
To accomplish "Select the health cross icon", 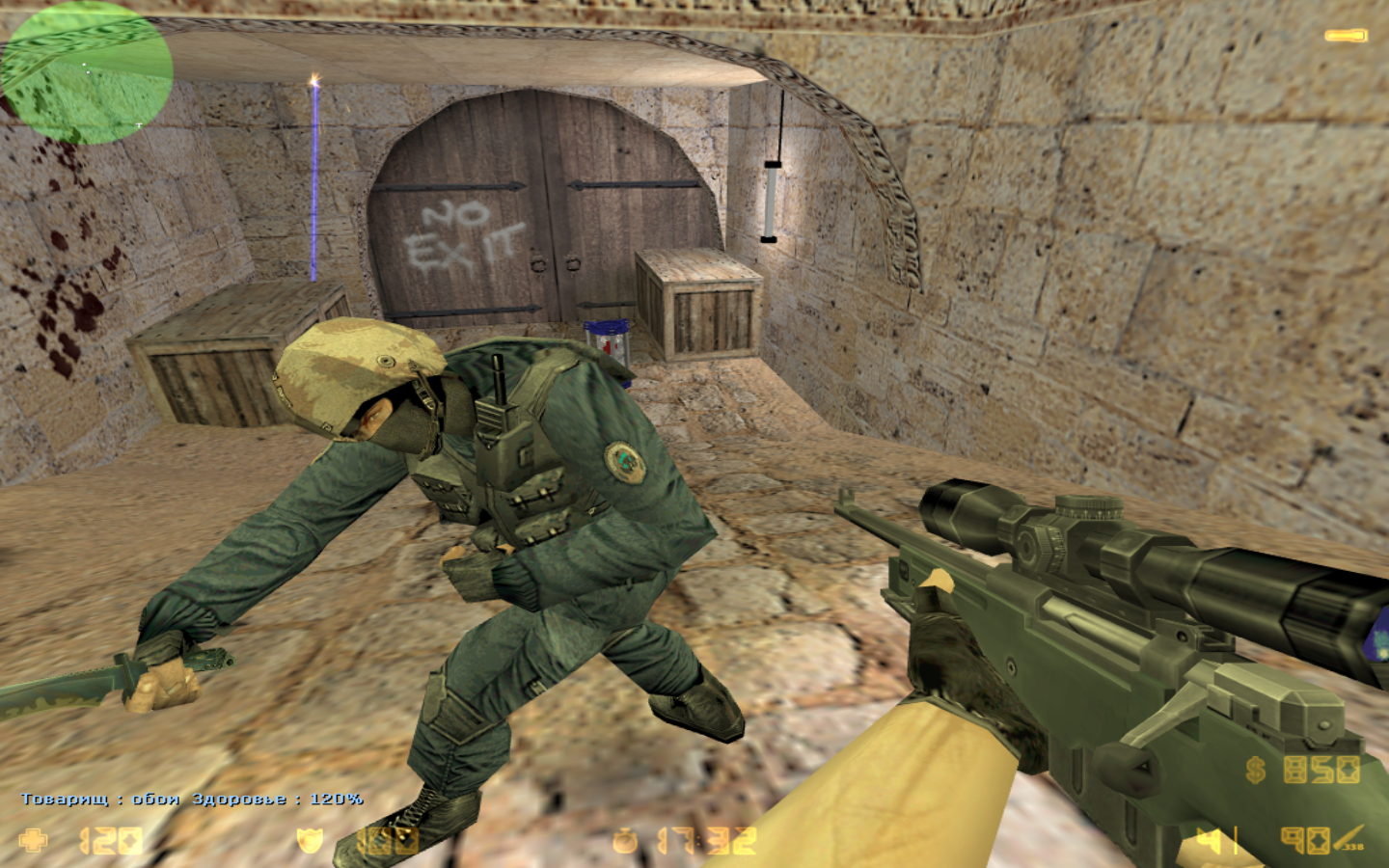I will 34,839.
